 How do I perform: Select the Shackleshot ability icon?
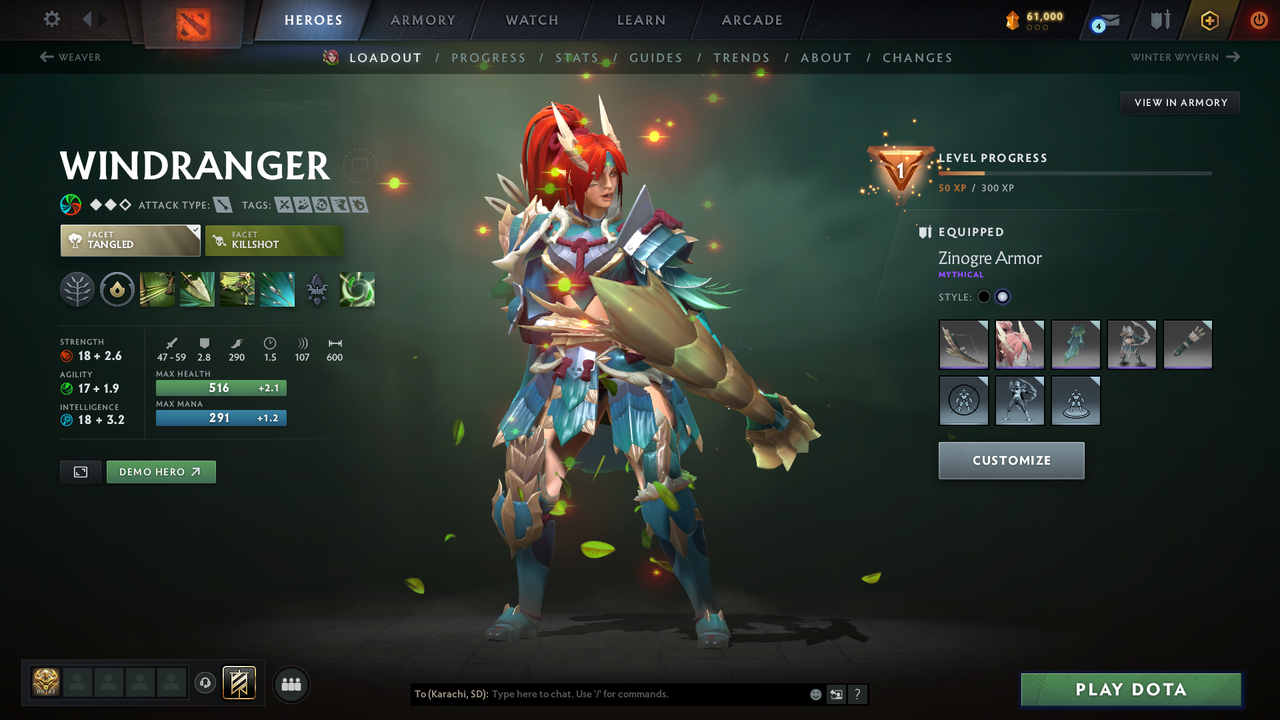point(157,289)
